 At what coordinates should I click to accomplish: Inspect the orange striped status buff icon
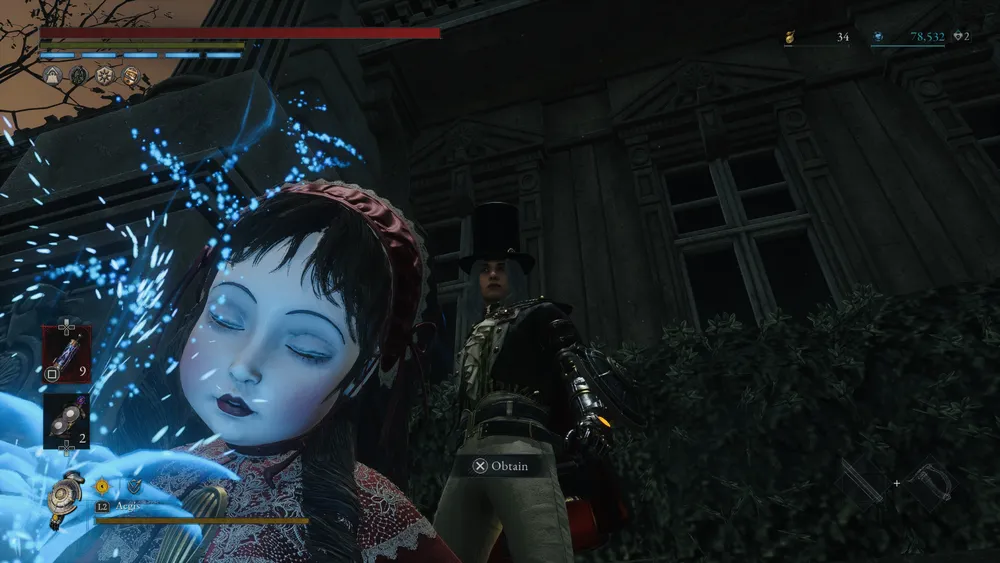[x=130, y=75]
